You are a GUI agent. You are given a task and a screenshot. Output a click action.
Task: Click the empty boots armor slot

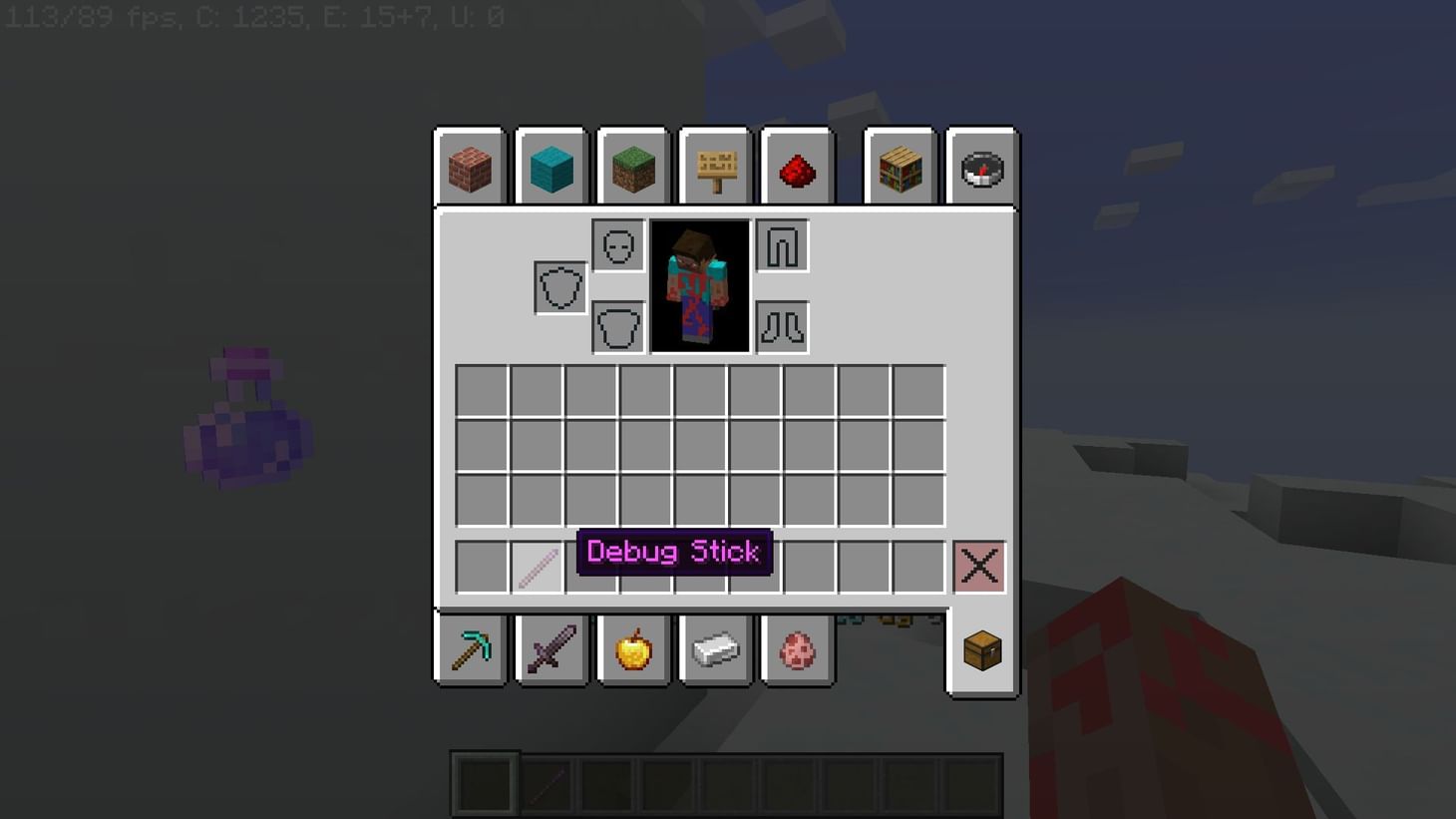781,326
